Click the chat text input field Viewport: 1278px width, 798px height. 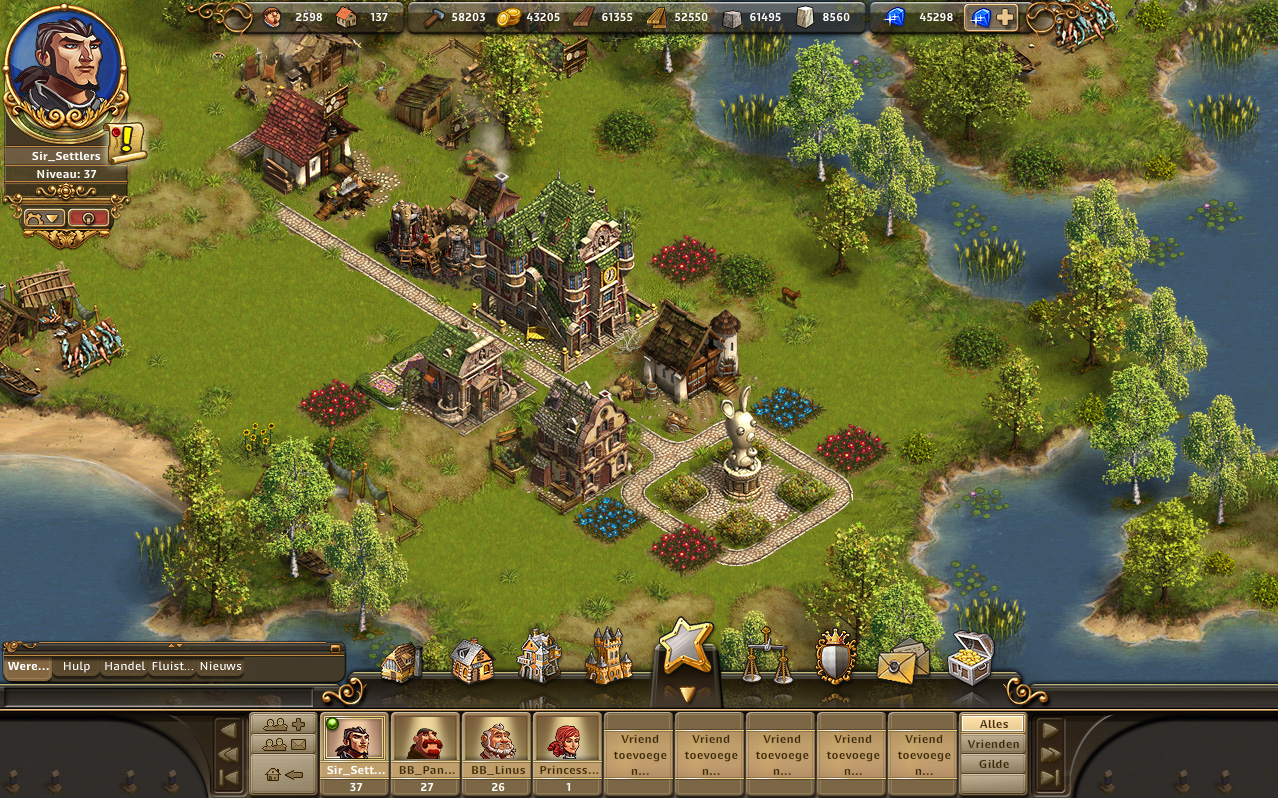click(160, 696)
